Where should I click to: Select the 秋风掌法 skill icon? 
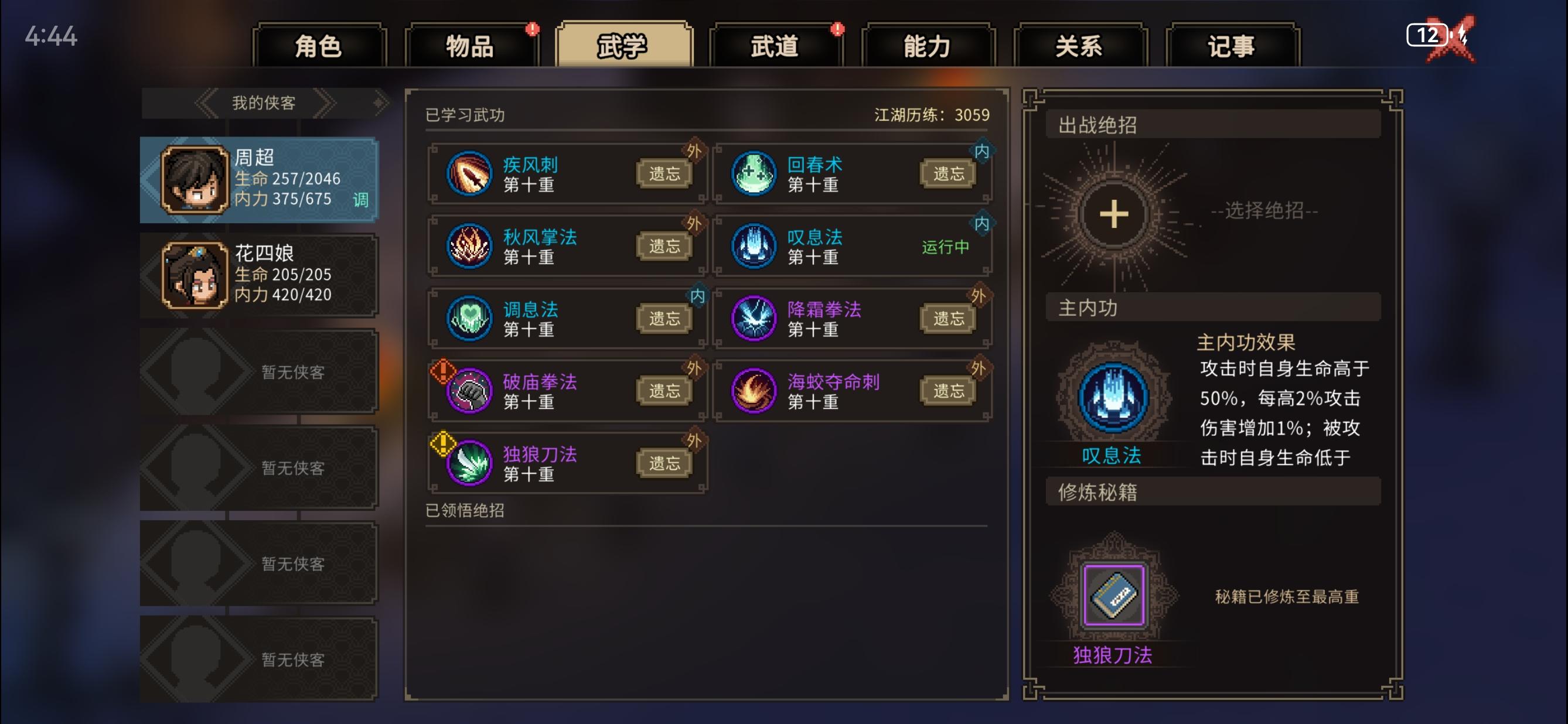coord(469,247)
